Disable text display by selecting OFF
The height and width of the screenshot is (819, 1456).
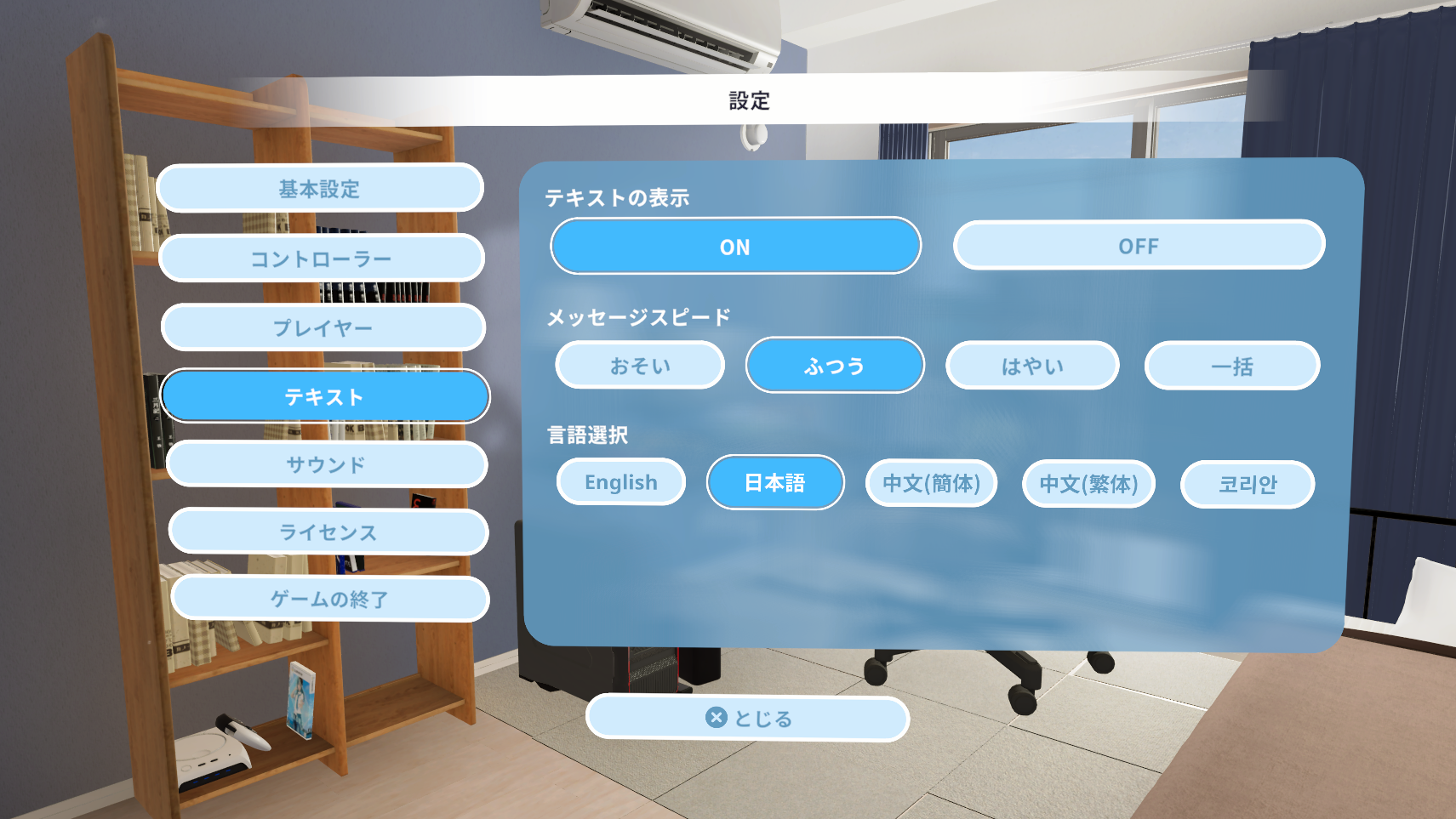coord(1139,246)
